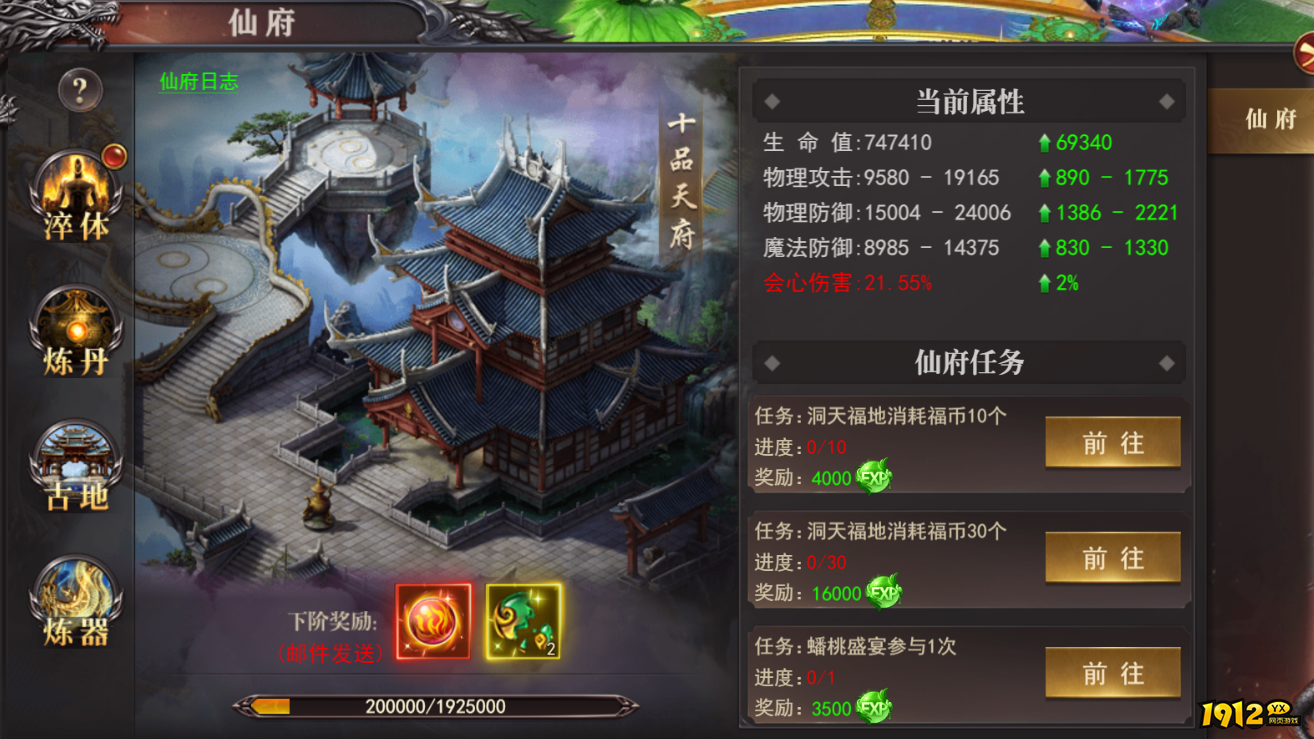The width and height of the screenshot is (1314, 739).
Task: Click the EXP leaf icon beside 4000 reward
Action: pyautogui.click(x=872, y=478)
